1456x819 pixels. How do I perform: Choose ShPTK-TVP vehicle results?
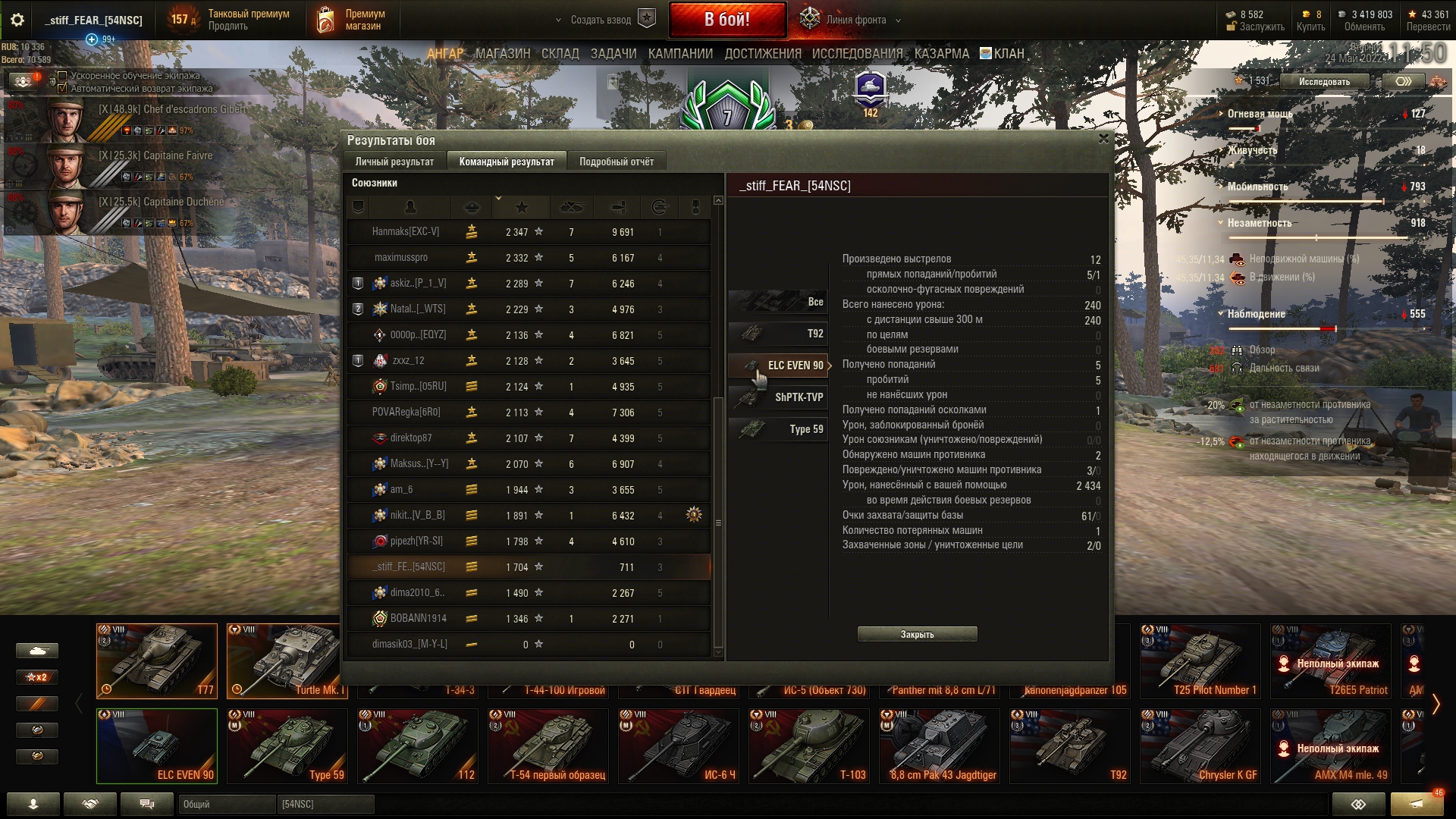(x=779, y=397)
